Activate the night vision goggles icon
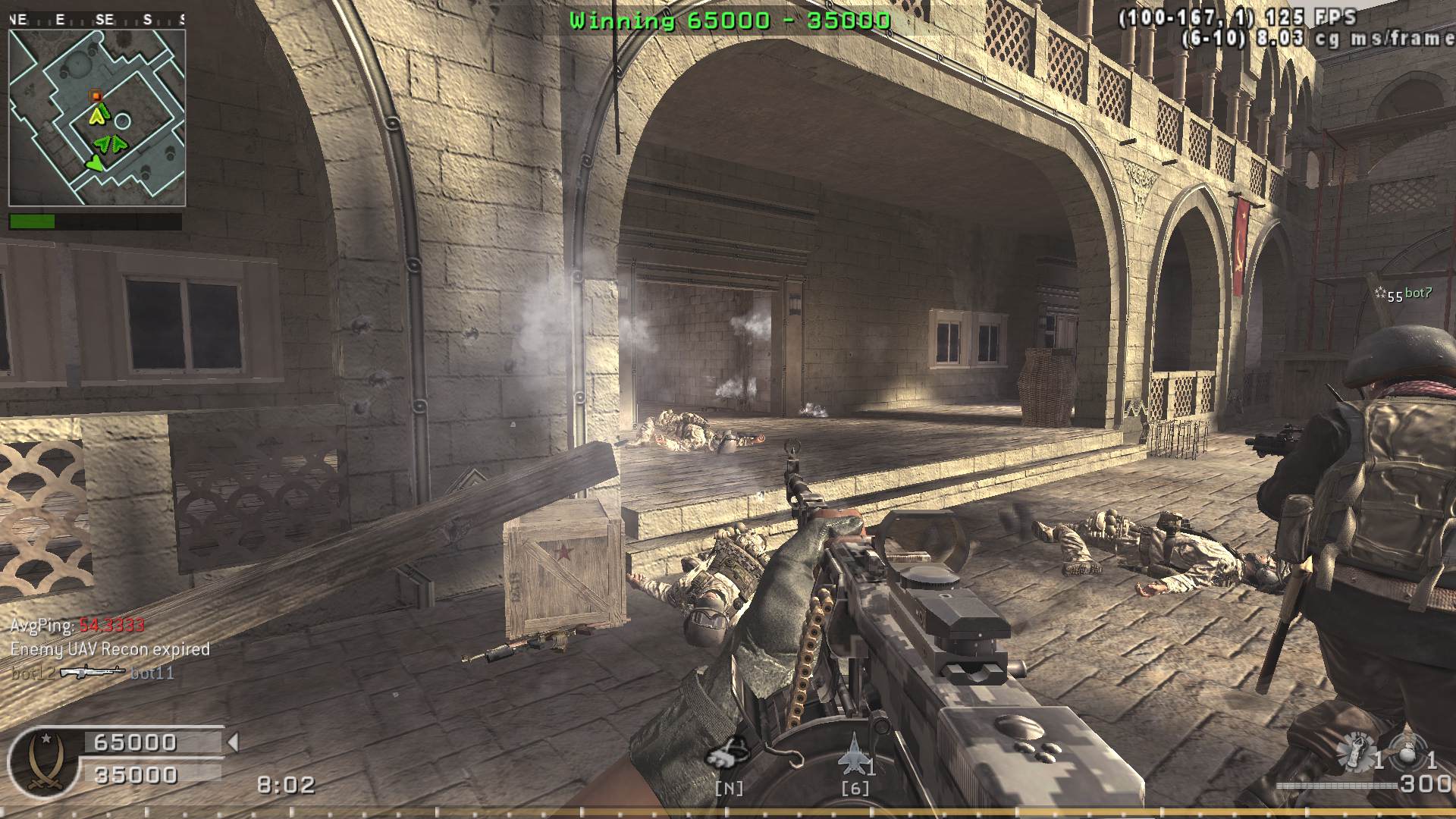The image size is (1456, 819). coord(728,754)
